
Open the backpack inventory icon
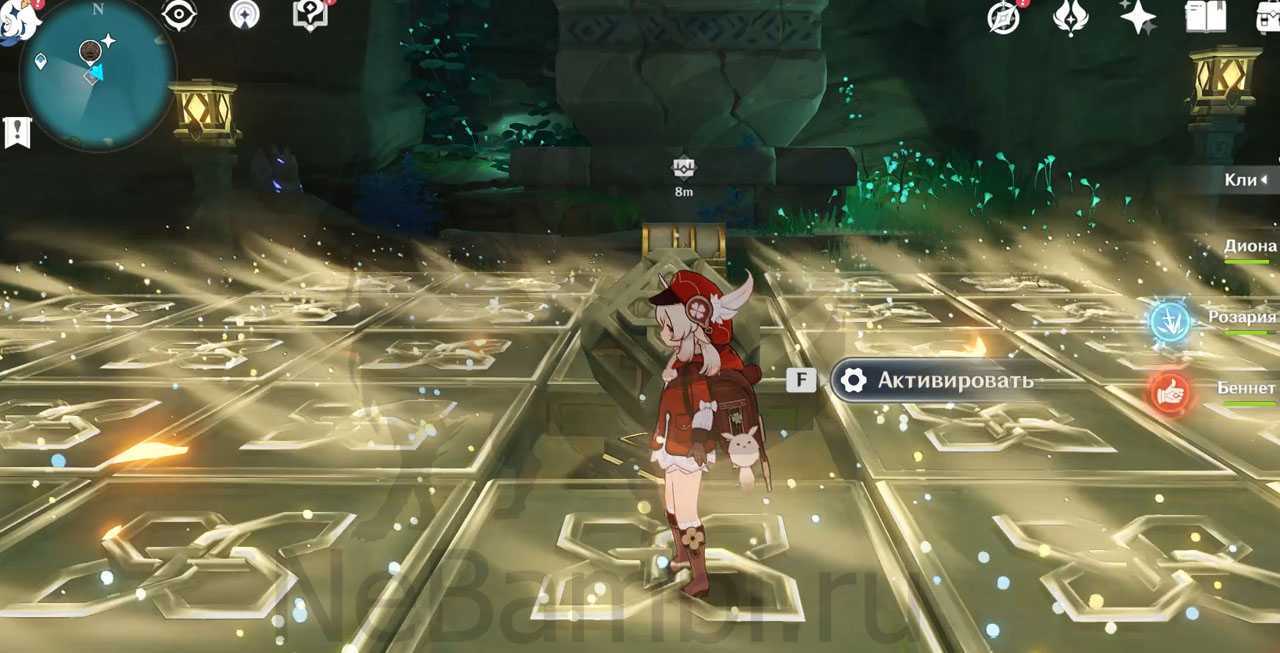coord(1266,17)
